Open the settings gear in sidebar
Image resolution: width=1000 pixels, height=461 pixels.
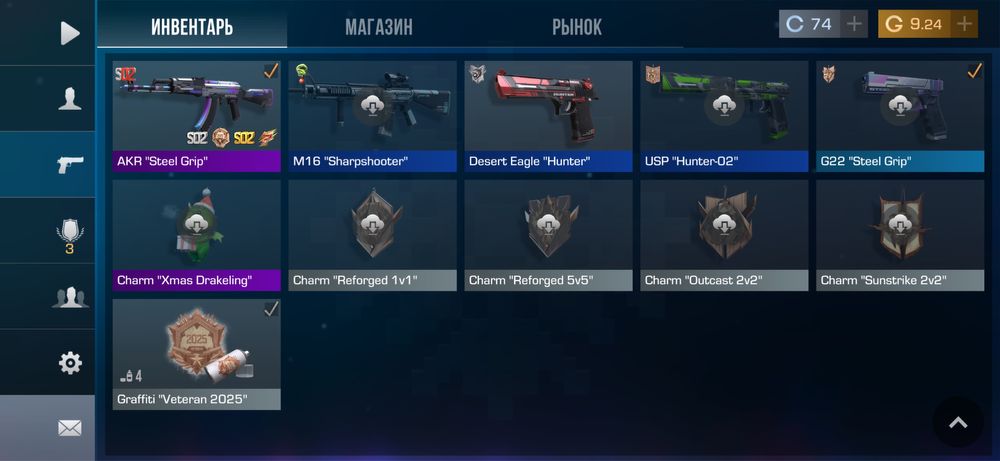coord(70,362)
